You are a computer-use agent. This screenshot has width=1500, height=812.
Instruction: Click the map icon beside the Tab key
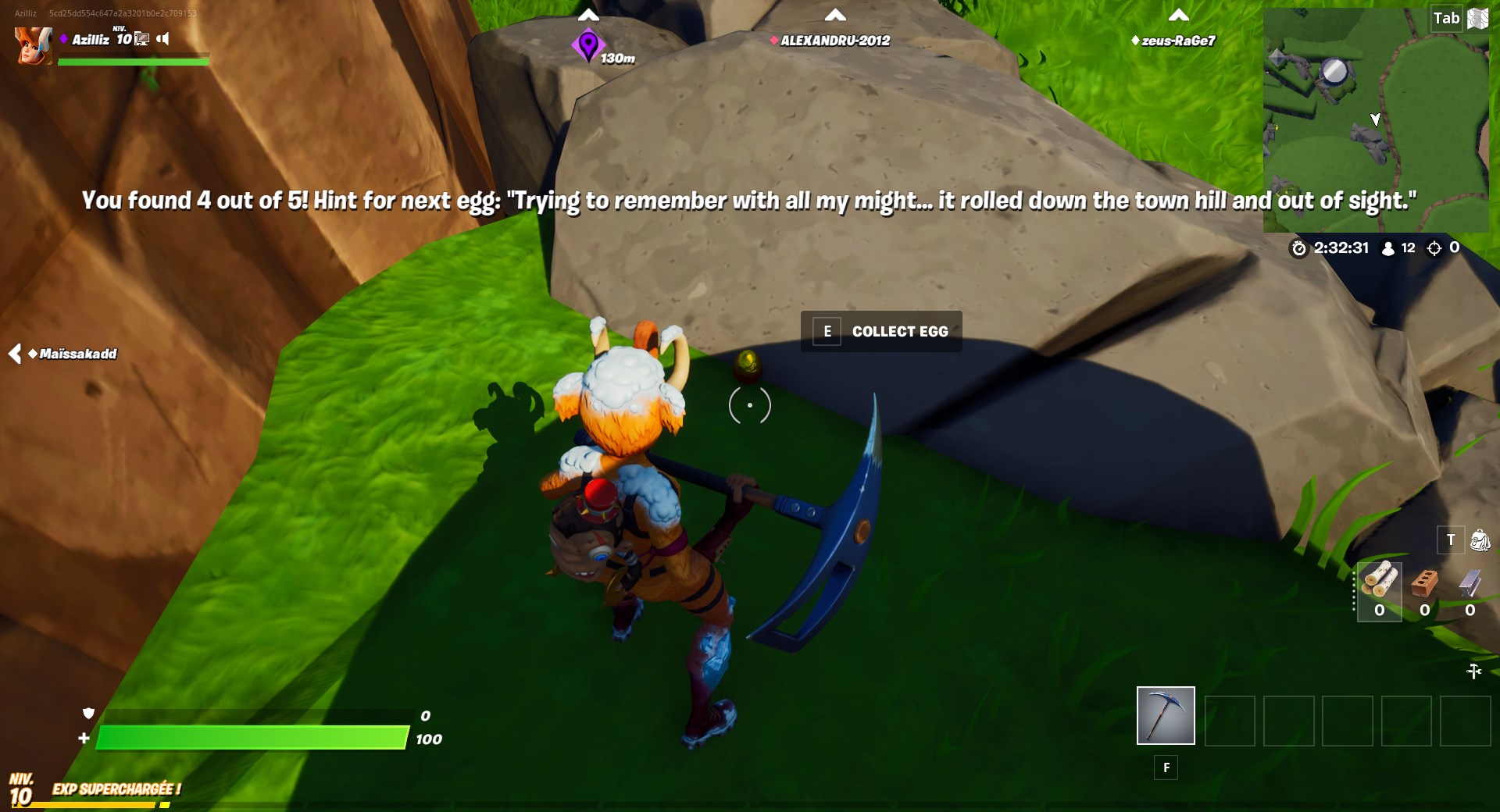pyautogui.click(x=1478, y=17)
